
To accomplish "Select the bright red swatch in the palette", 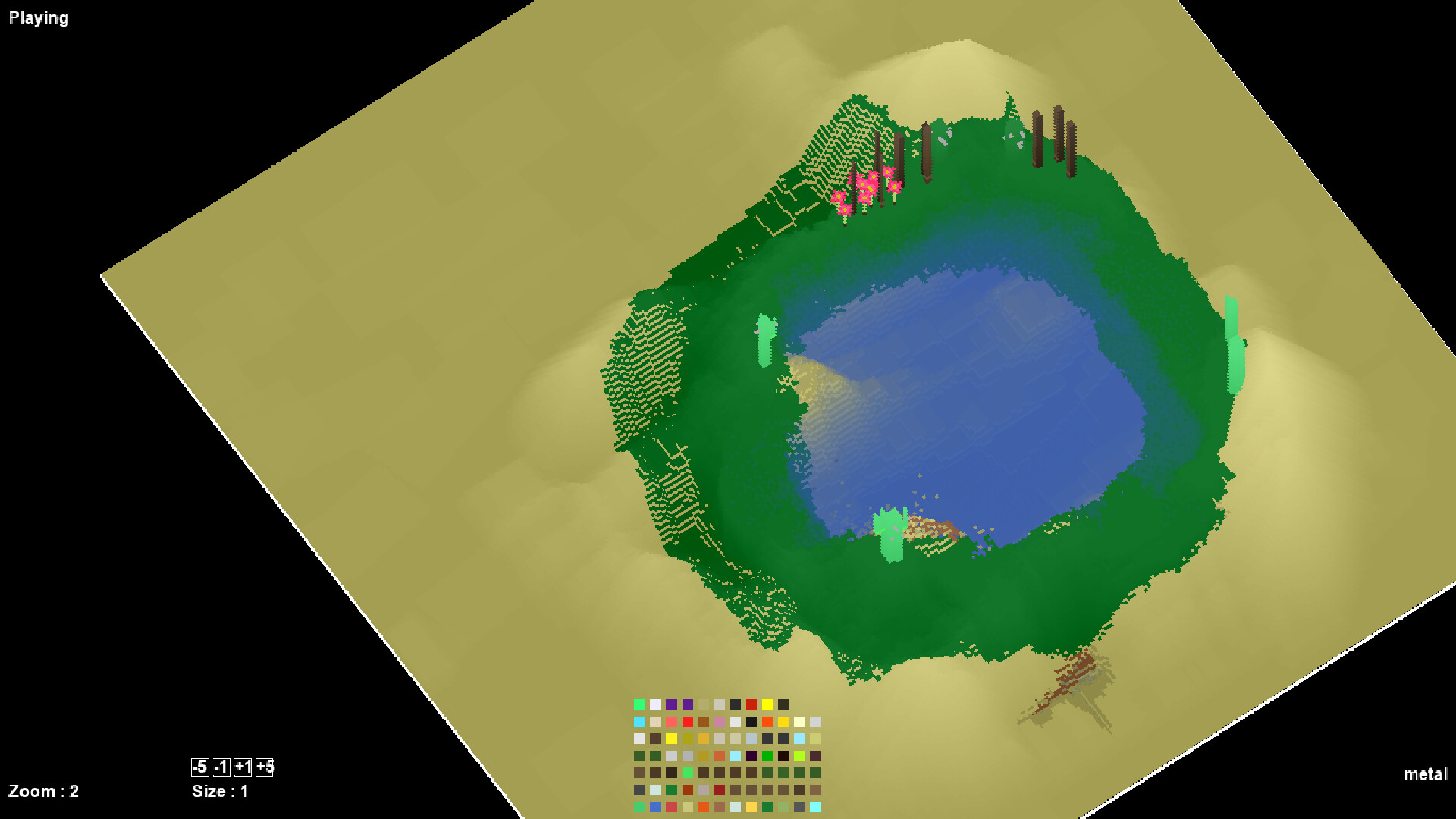I will [x=687, y=721].
